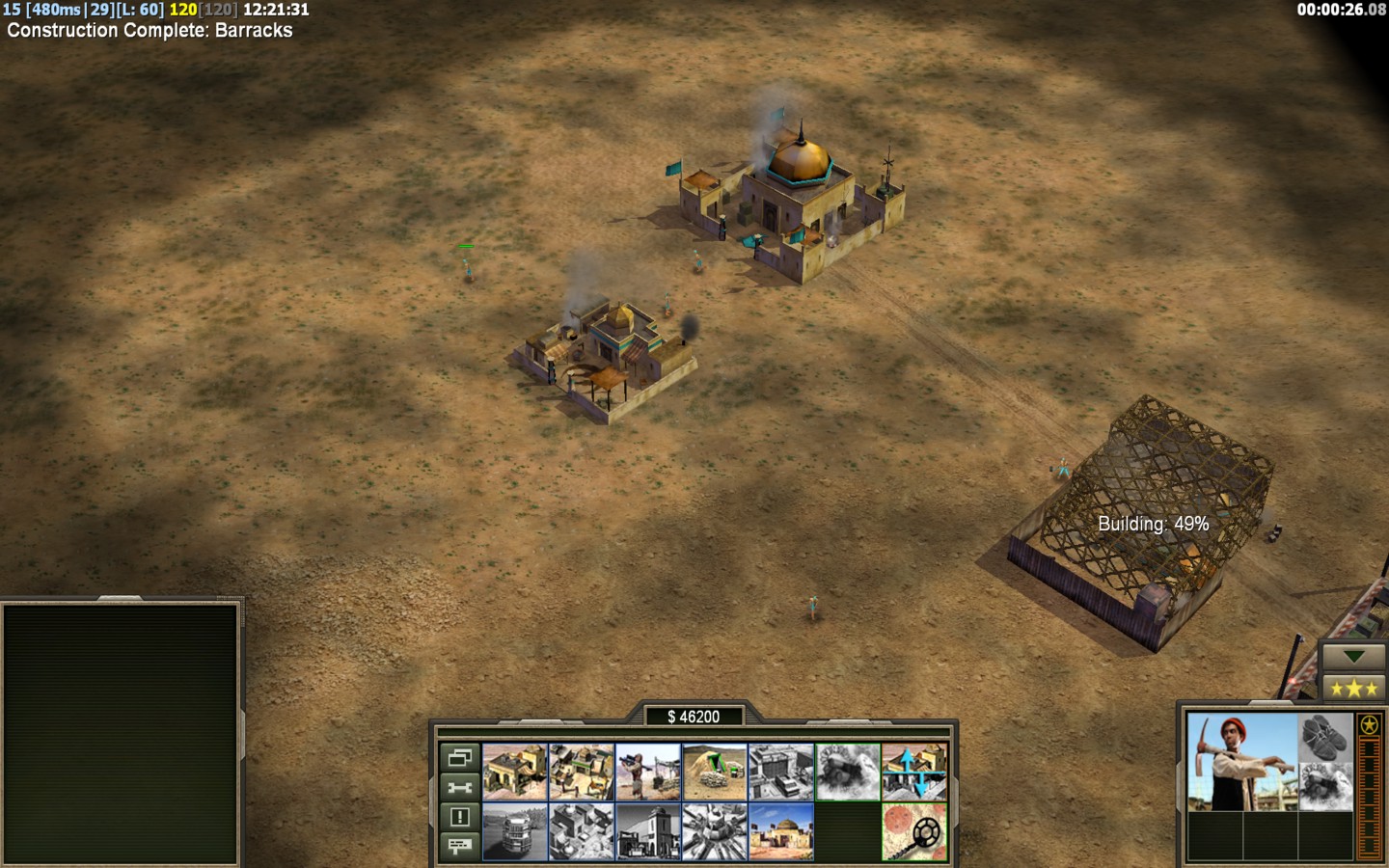Viewport: 1389px width, 868px height.
Task: Select the greyed round tower structure icon
Action: (514, 831)
